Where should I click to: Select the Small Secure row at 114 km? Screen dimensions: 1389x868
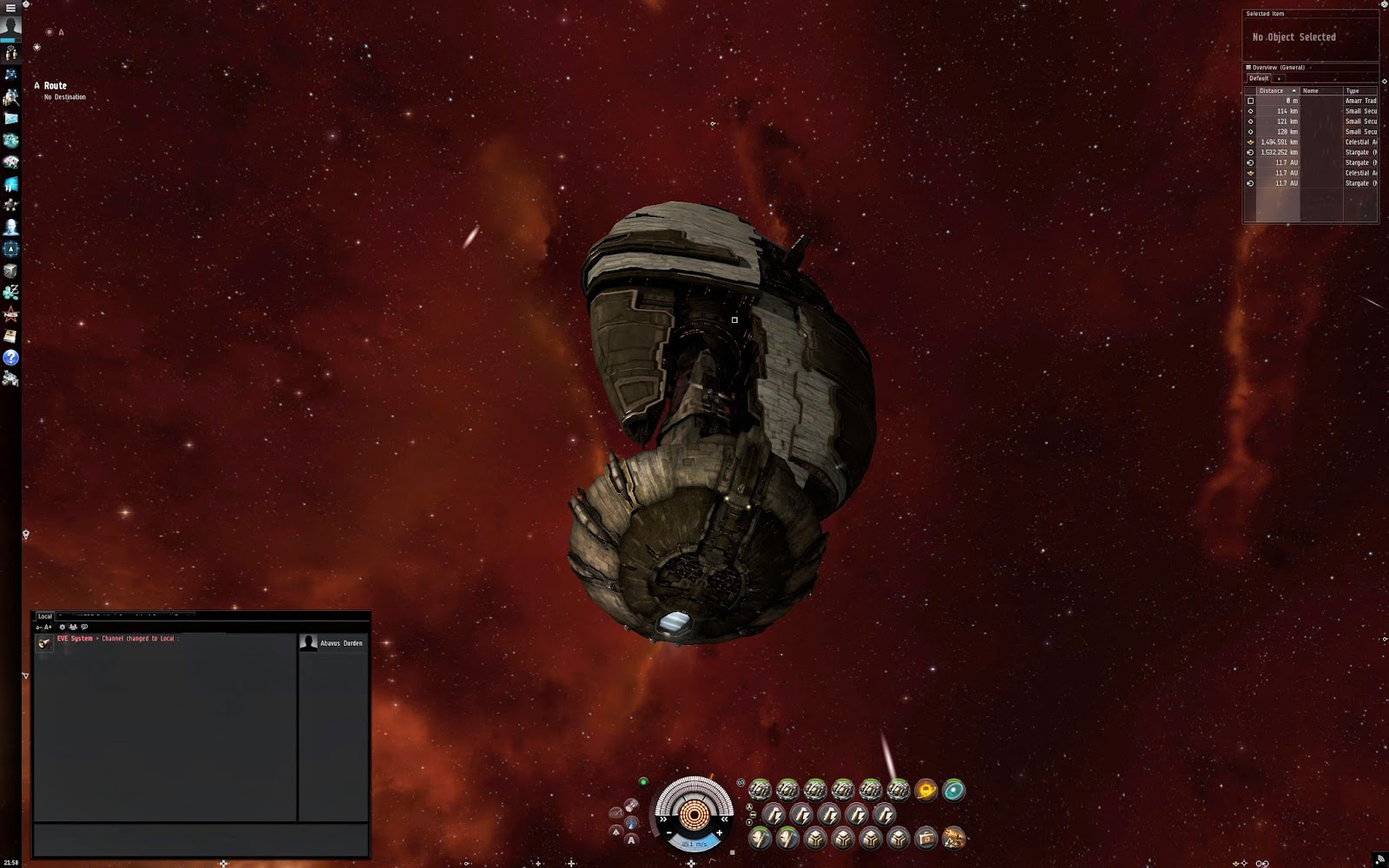pos(1311,111)
